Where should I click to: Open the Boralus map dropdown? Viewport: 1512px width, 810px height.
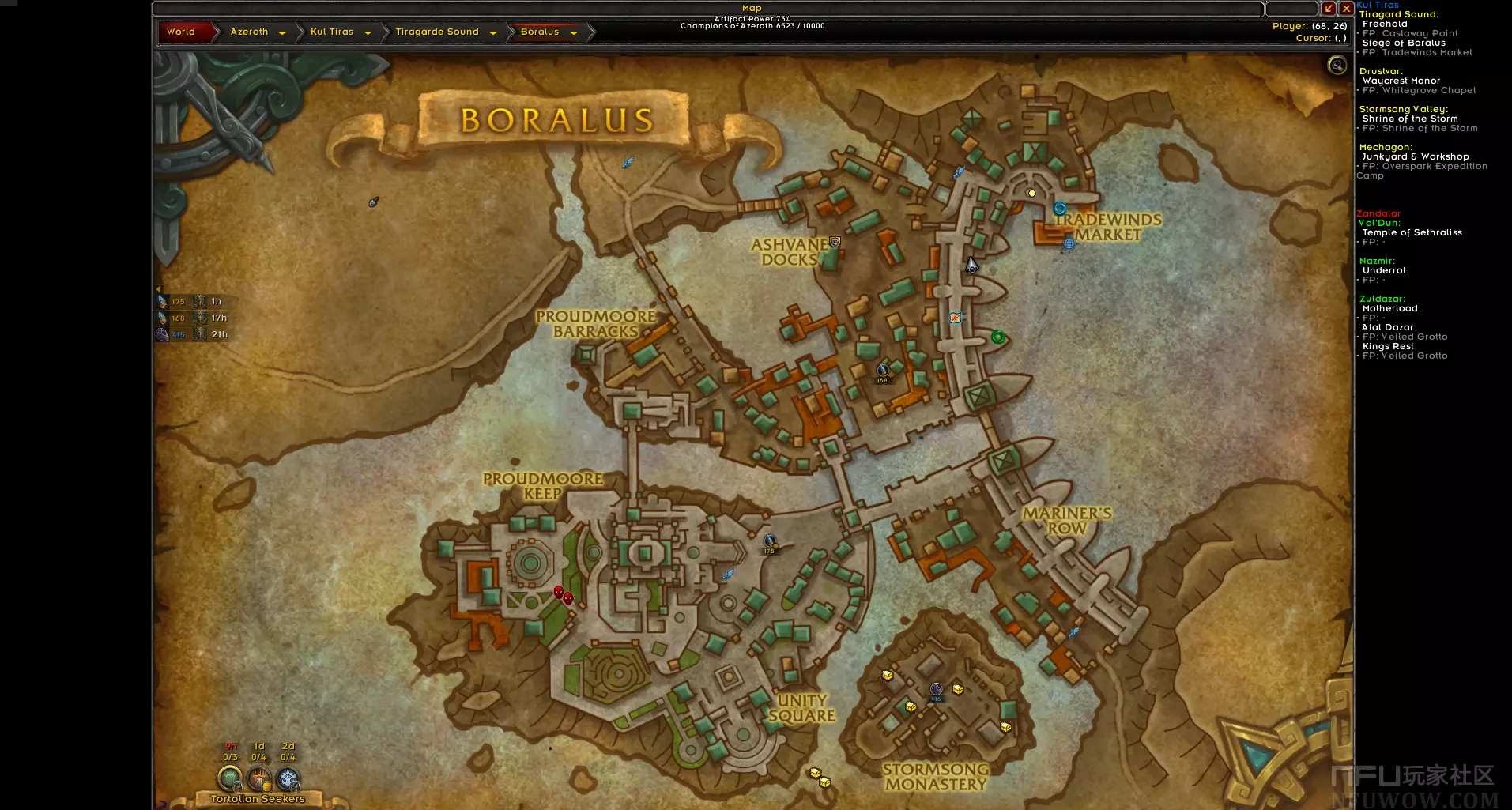tap(574, 32)
